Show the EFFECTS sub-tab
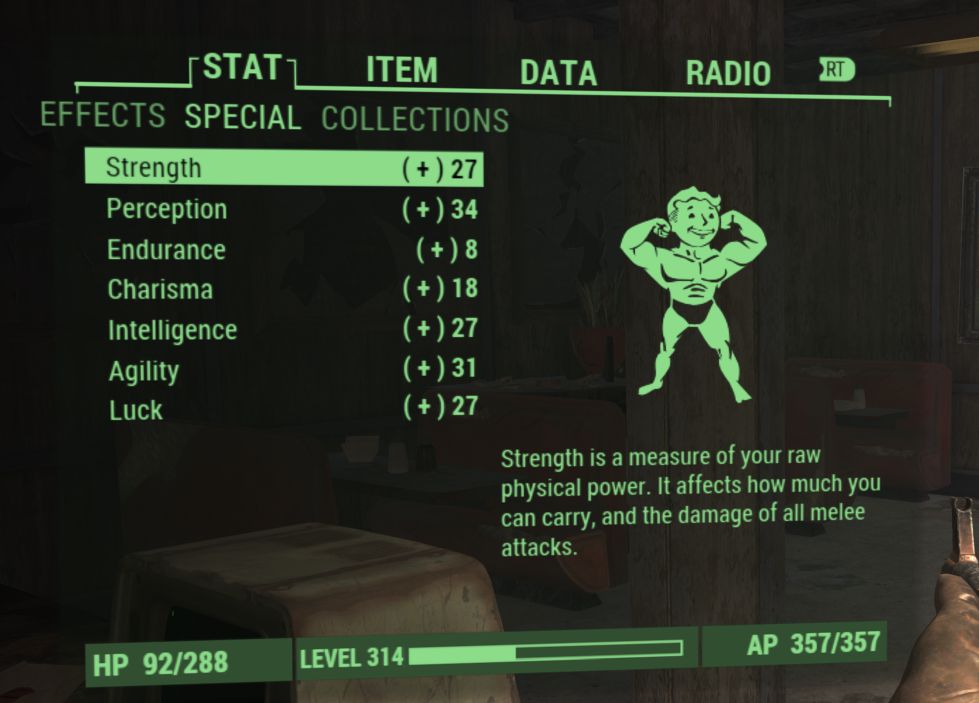 (x=102, y=115)
